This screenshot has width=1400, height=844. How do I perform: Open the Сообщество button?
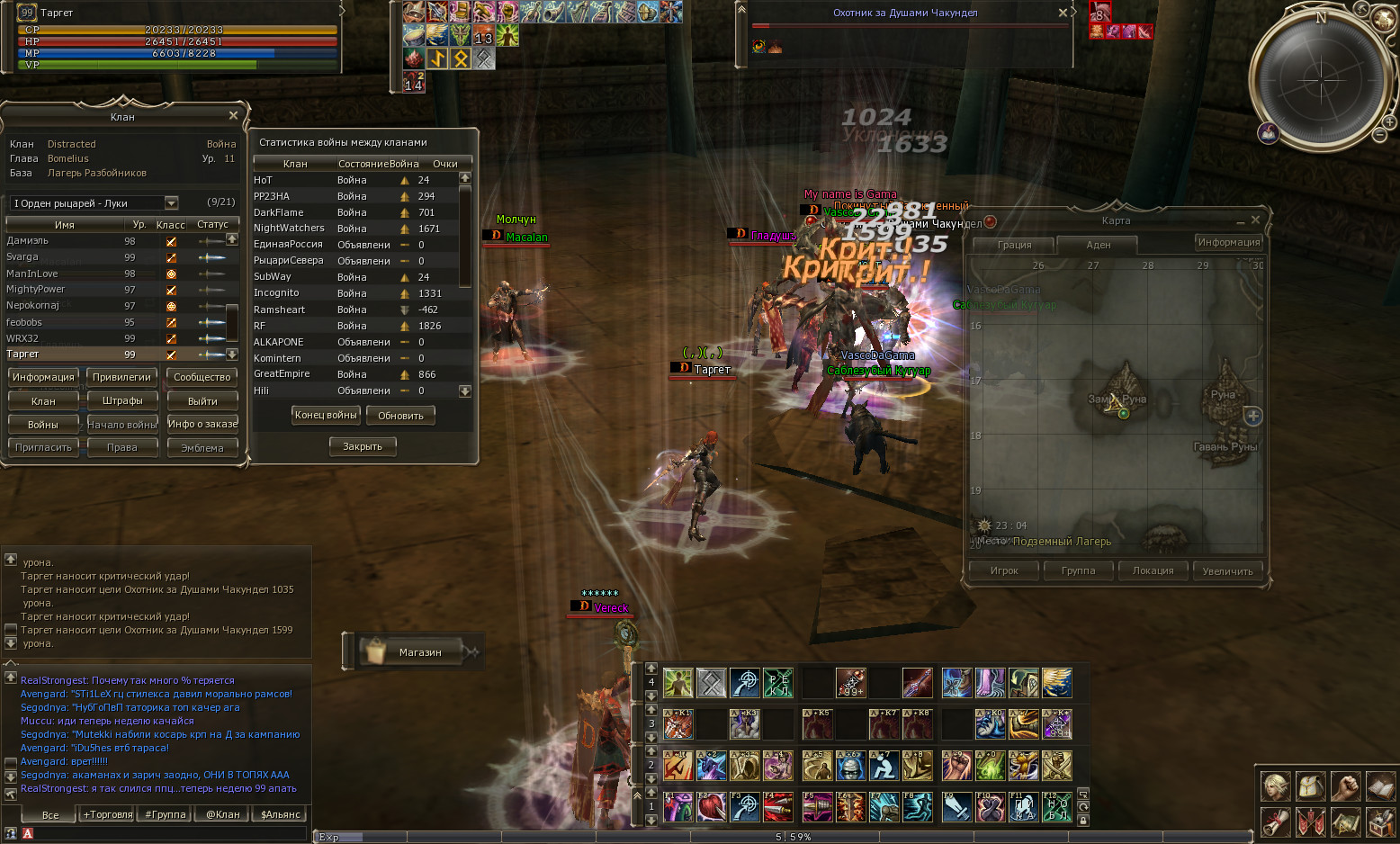pos(202,377)
